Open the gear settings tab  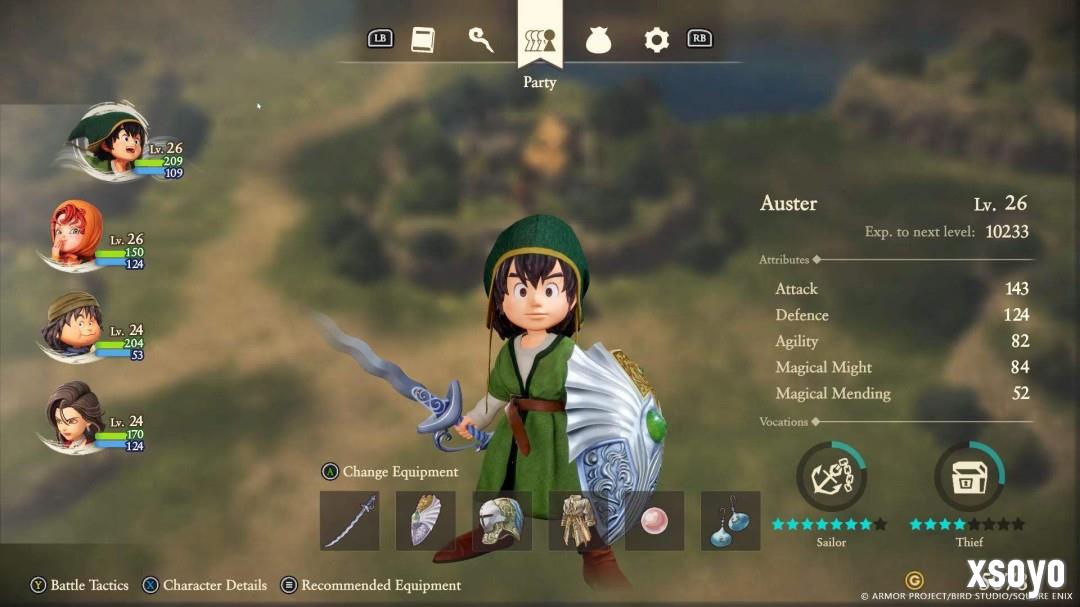point(656,40)
